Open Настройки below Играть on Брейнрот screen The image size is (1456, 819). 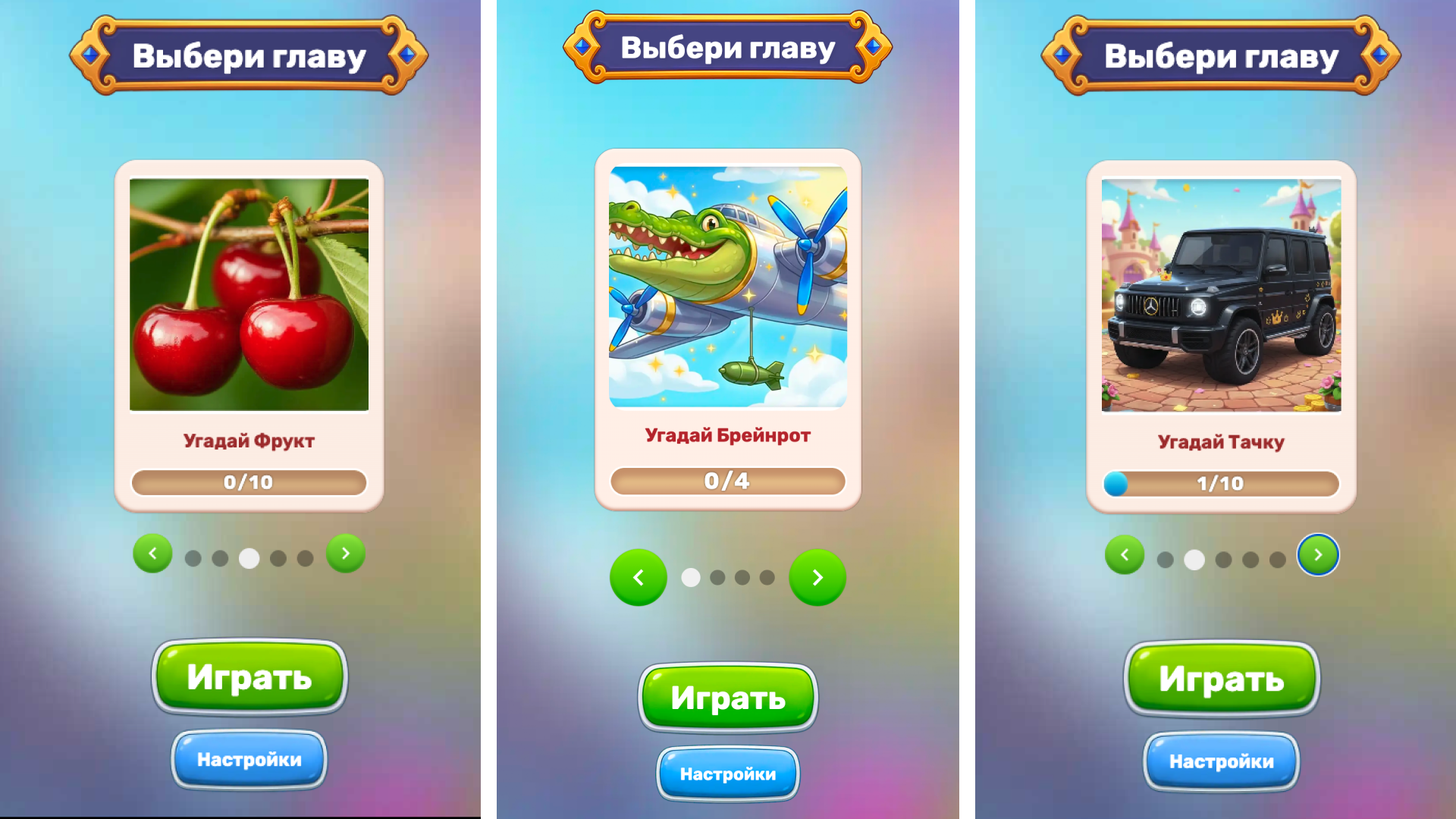727,773
